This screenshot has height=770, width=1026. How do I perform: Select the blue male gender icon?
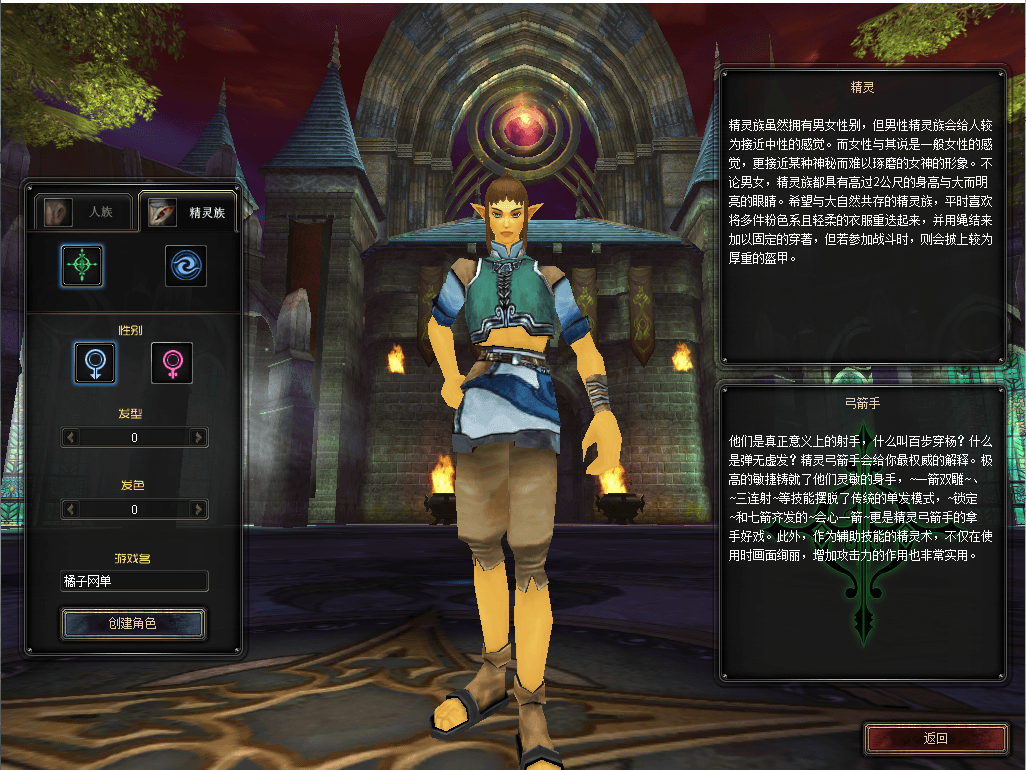95,362
